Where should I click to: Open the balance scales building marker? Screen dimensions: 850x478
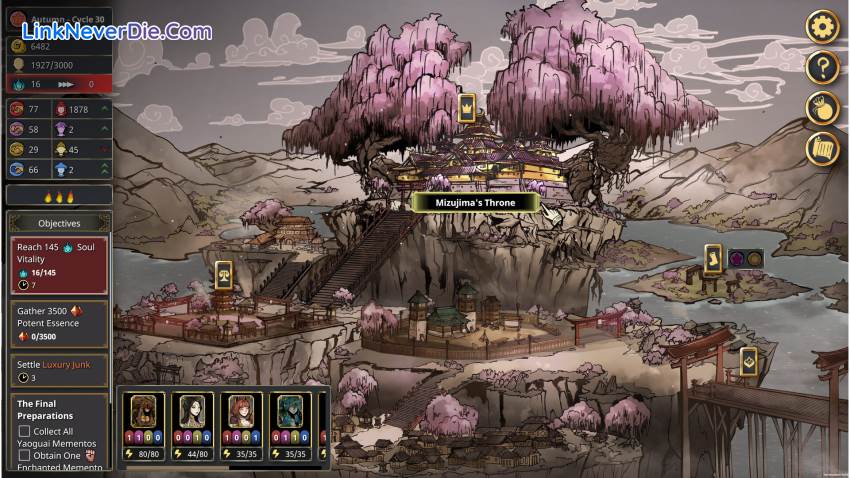(x=223, y=274)
